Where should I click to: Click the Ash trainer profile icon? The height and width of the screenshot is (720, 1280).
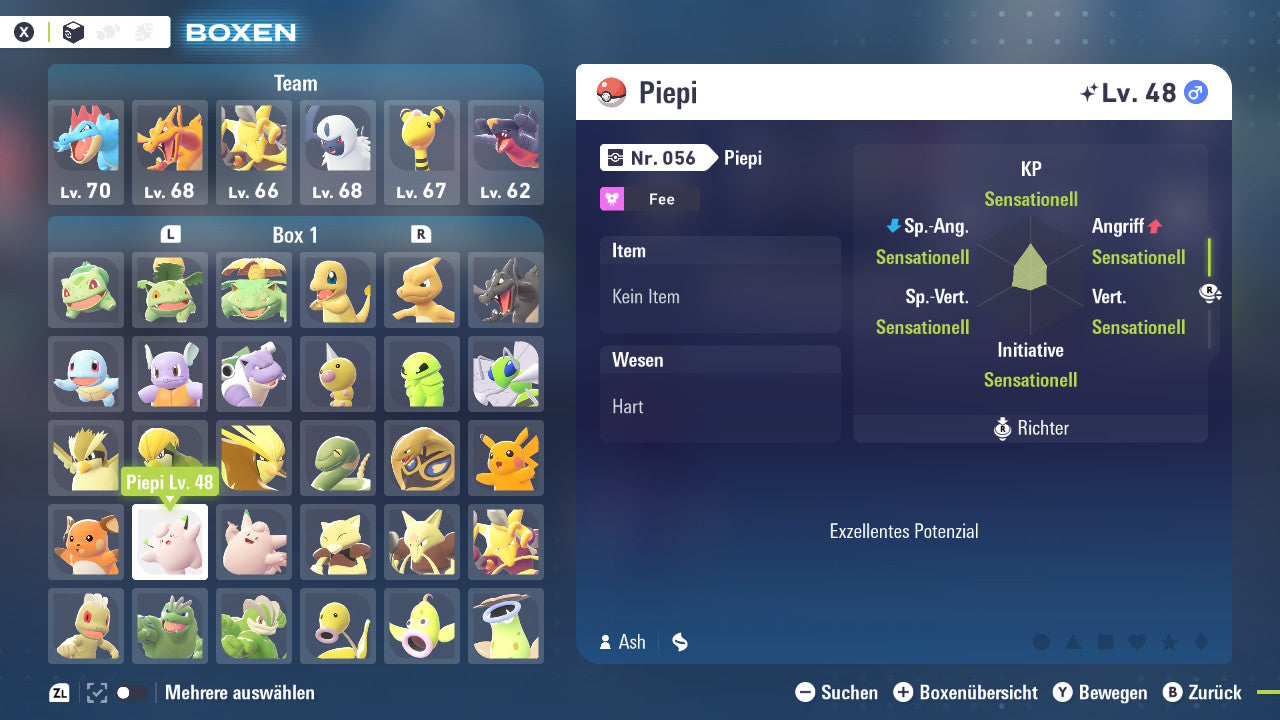[607, 642]
